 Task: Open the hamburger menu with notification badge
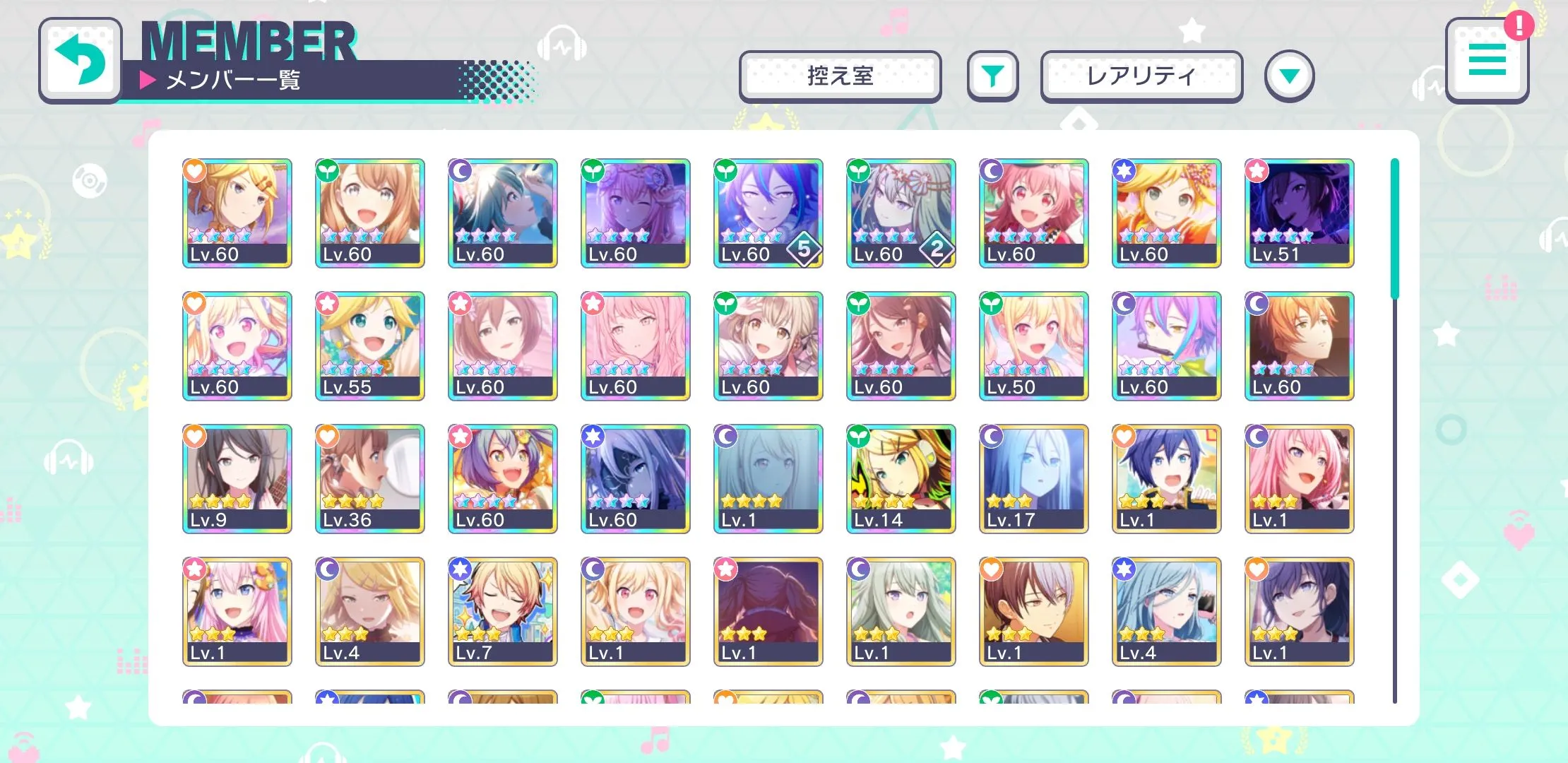(x=1487, y=60)
